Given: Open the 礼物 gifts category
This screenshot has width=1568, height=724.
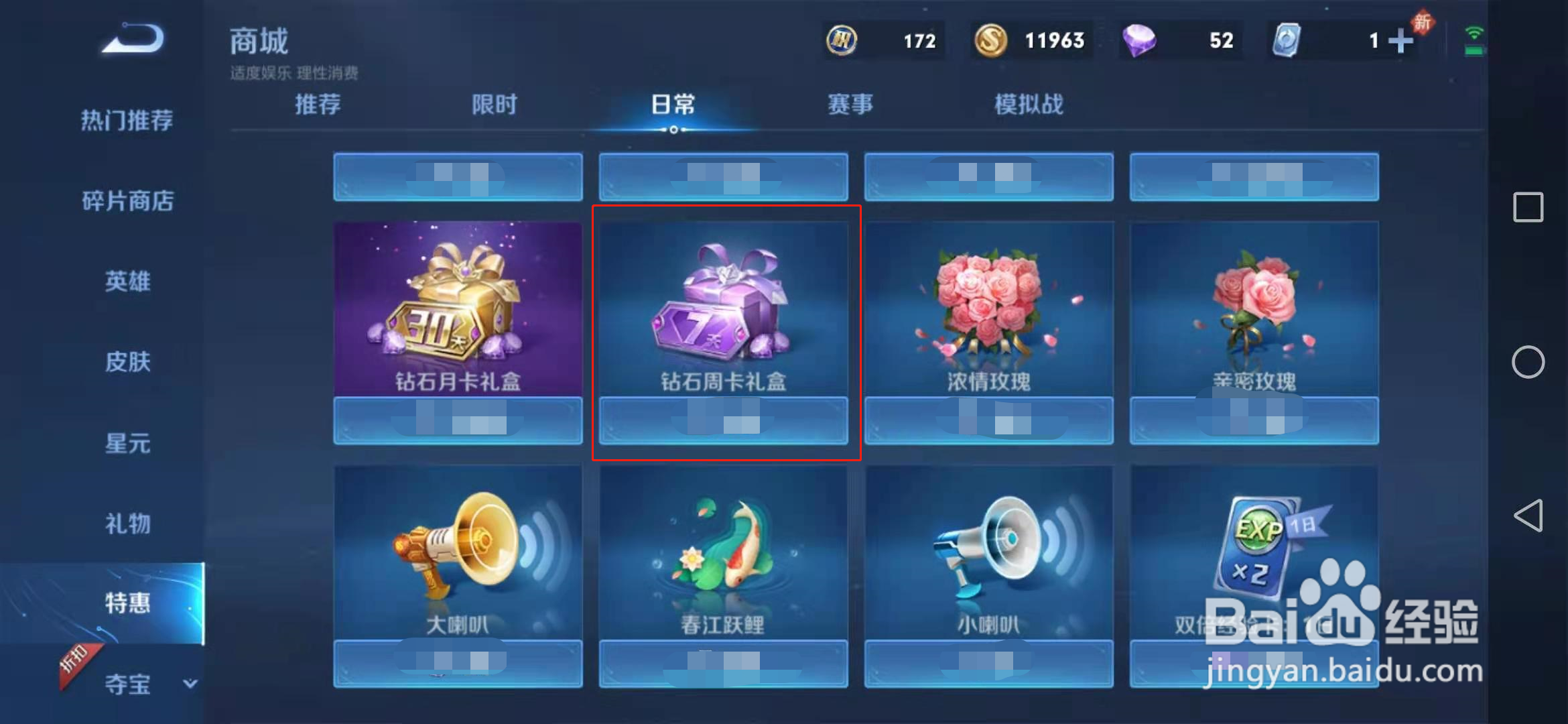Looking at the screenshot, I should coord(127,524).
